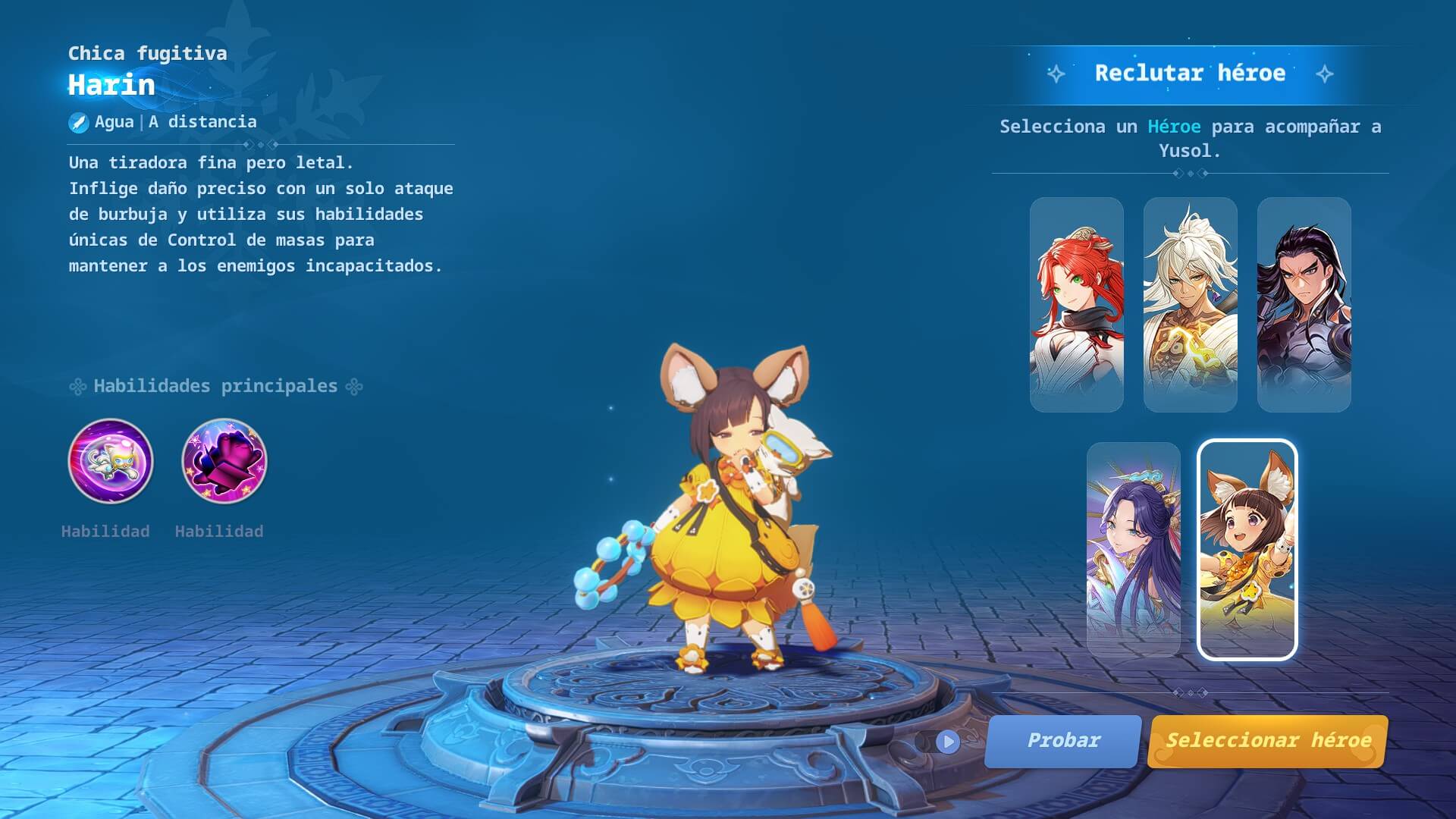
Task: Choose Harin's fox-eared hero portrait
Action: click(x=1247, y=549)
